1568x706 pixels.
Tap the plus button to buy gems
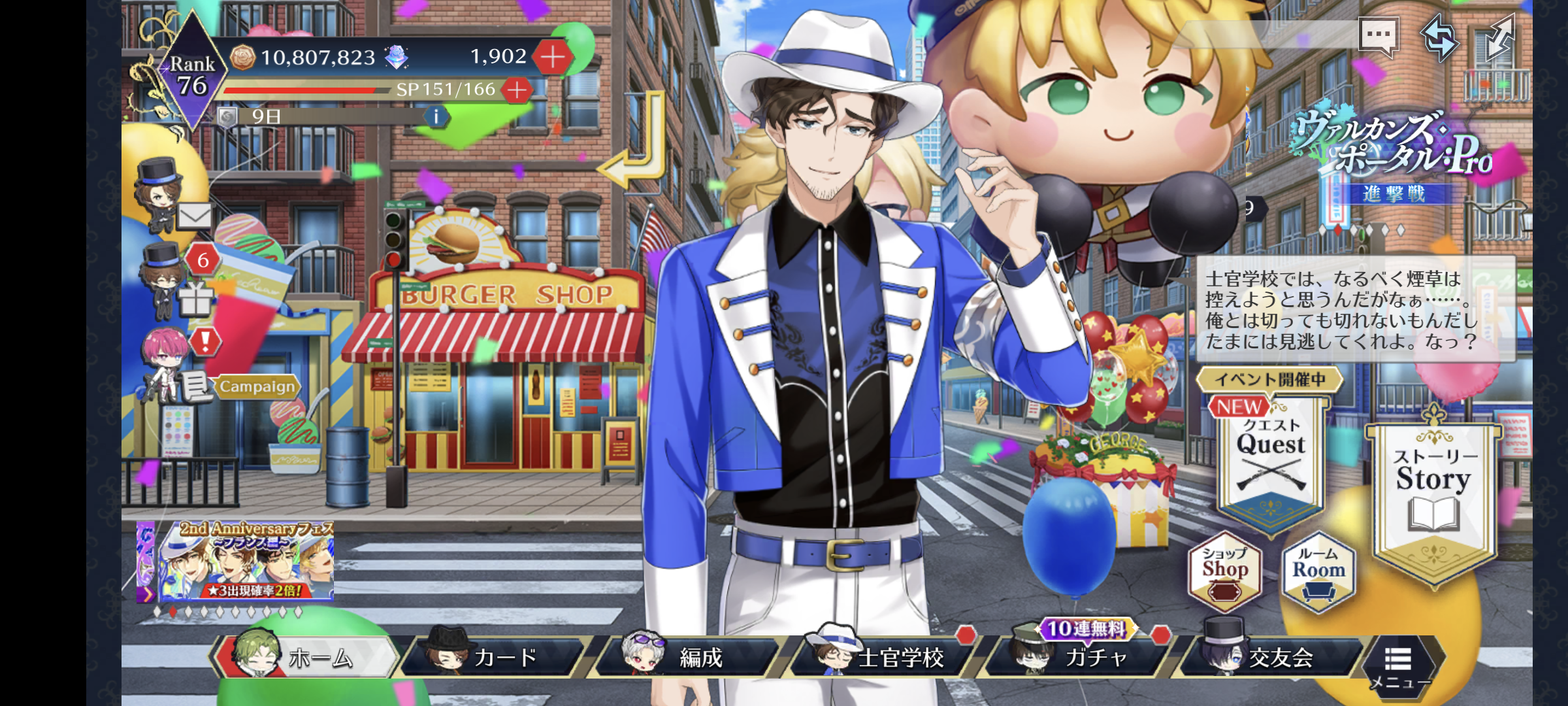553,58
